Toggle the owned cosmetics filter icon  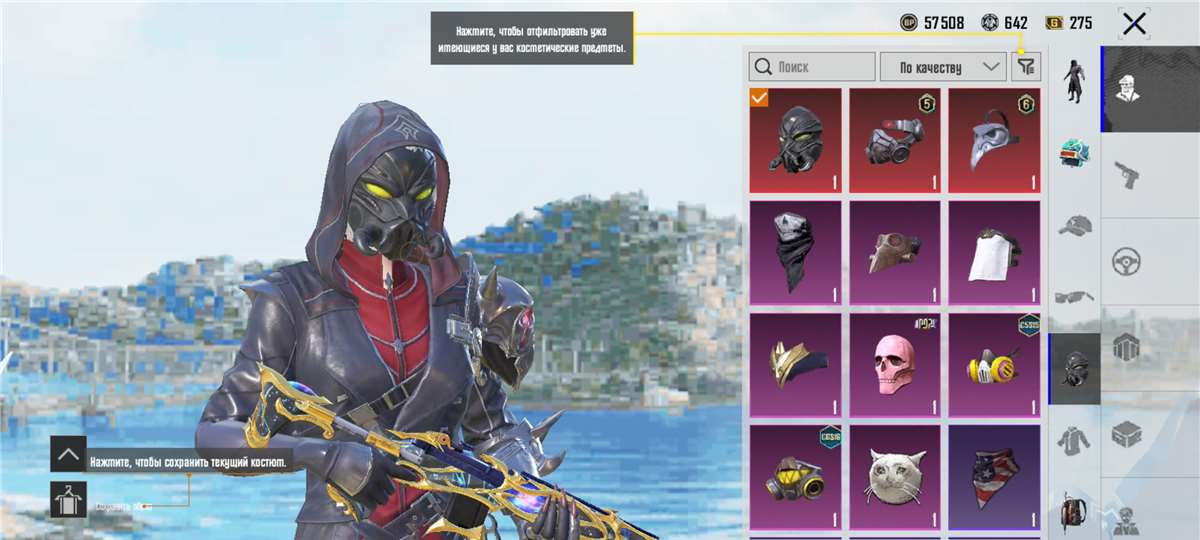(x=1026, y=67)
